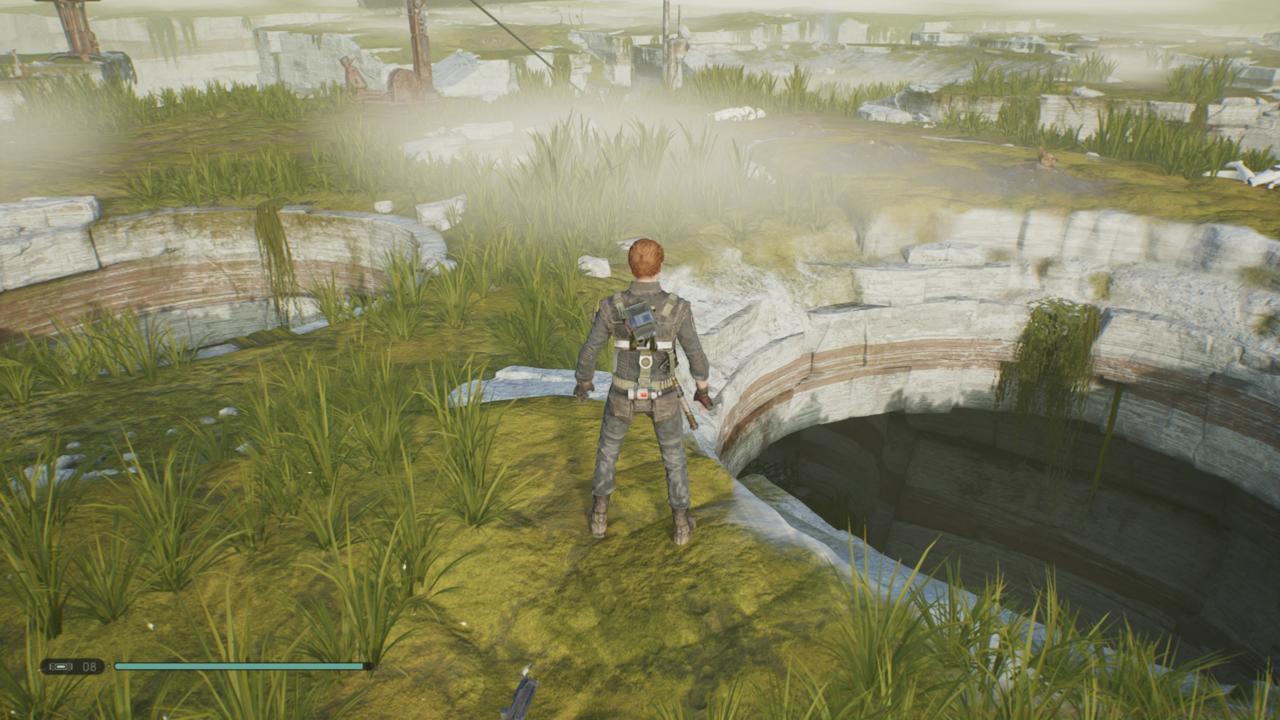Click Cal's backpack-mounted BD-1 holster

[643, 319]
